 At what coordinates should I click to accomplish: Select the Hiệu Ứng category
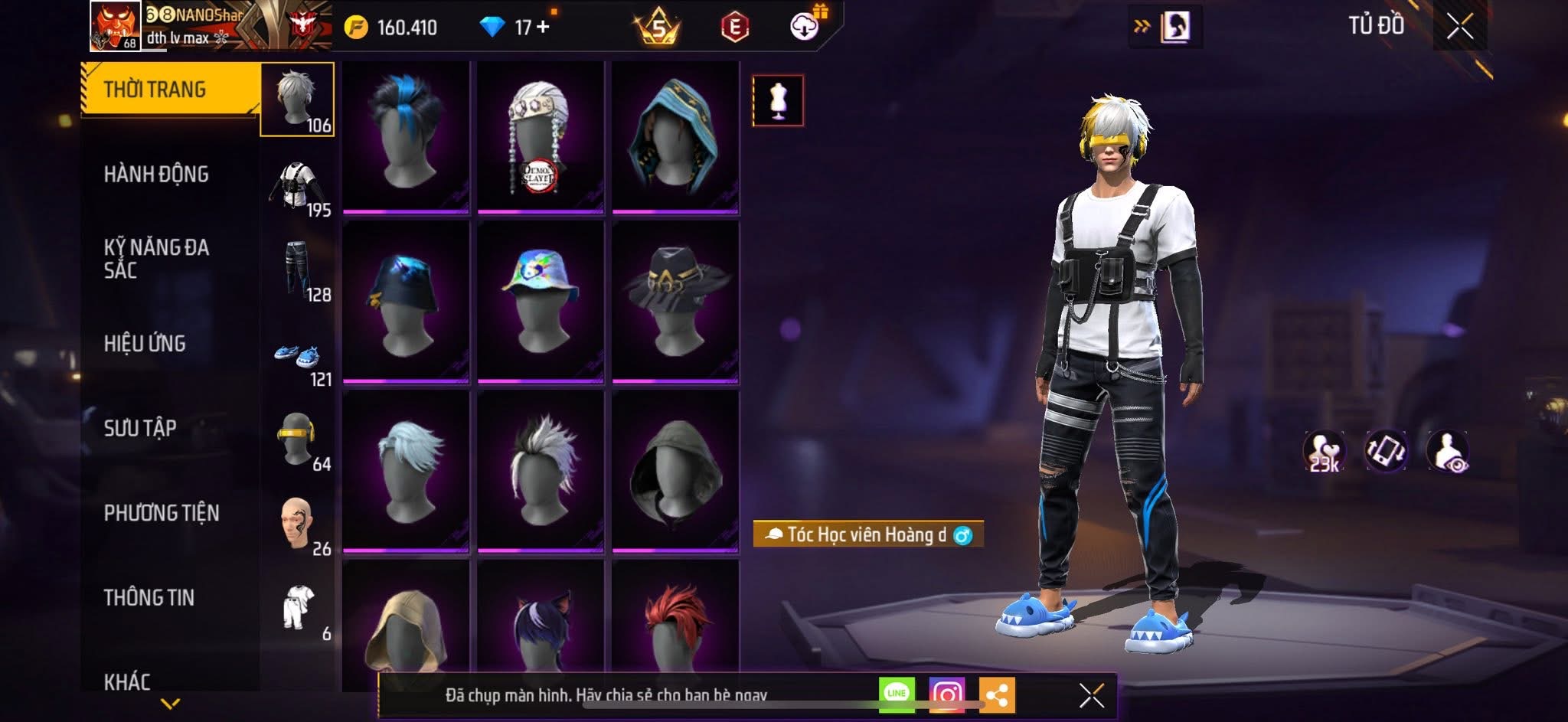click(145, 344)
